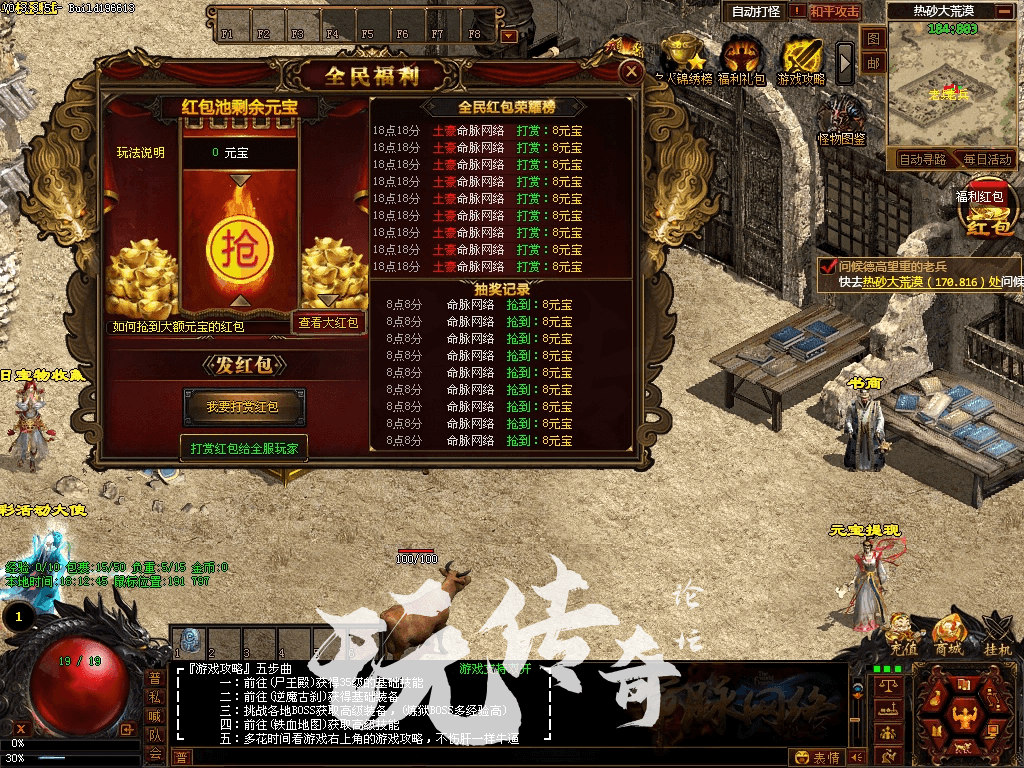This screenshot has height=768, width=1024.
Task: Open the map with the 图 button
Action: point(873,38)
